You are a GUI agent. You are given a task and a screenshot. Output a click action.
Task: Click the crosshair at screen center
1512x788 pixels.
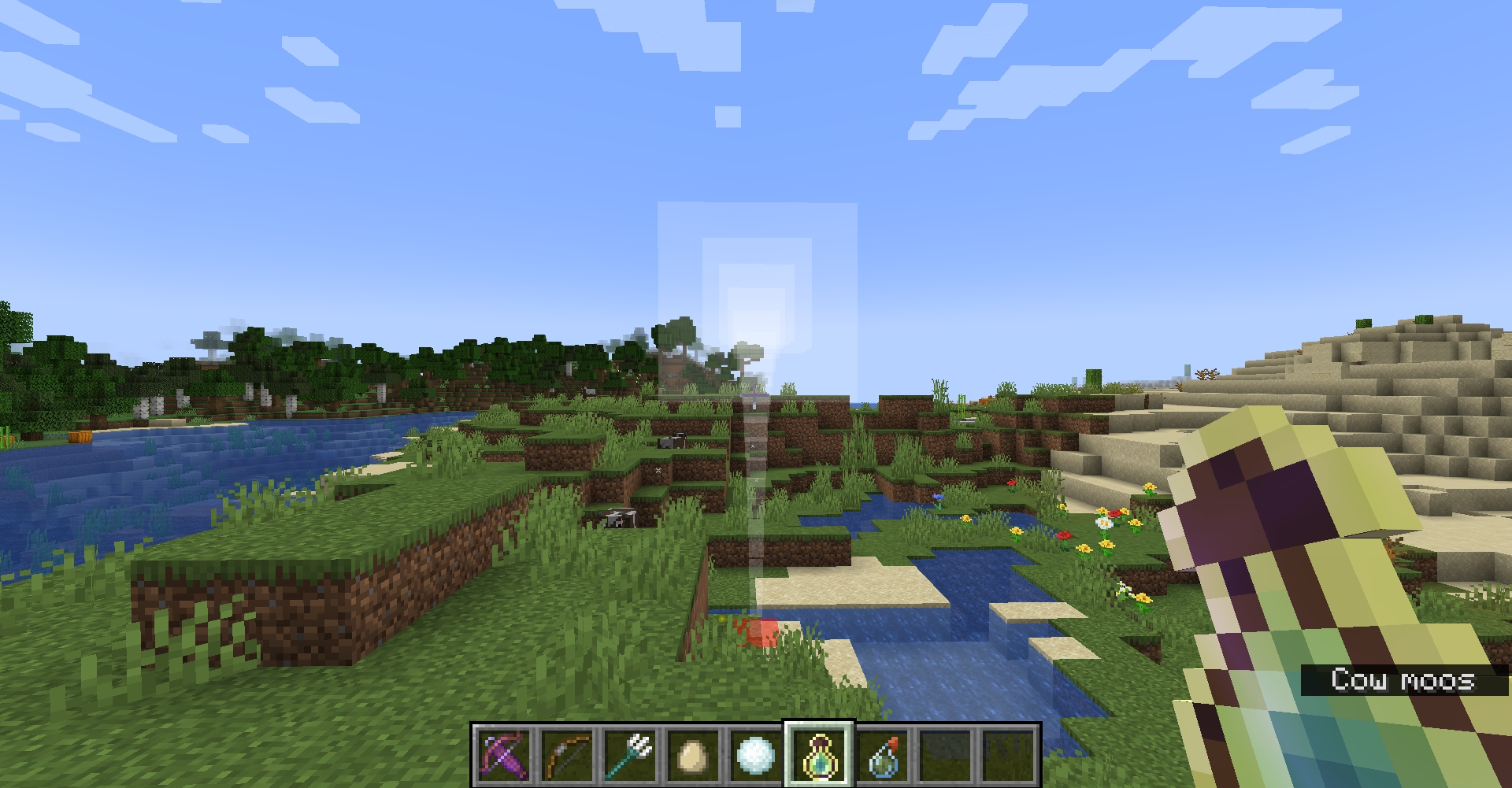point(756,394)
